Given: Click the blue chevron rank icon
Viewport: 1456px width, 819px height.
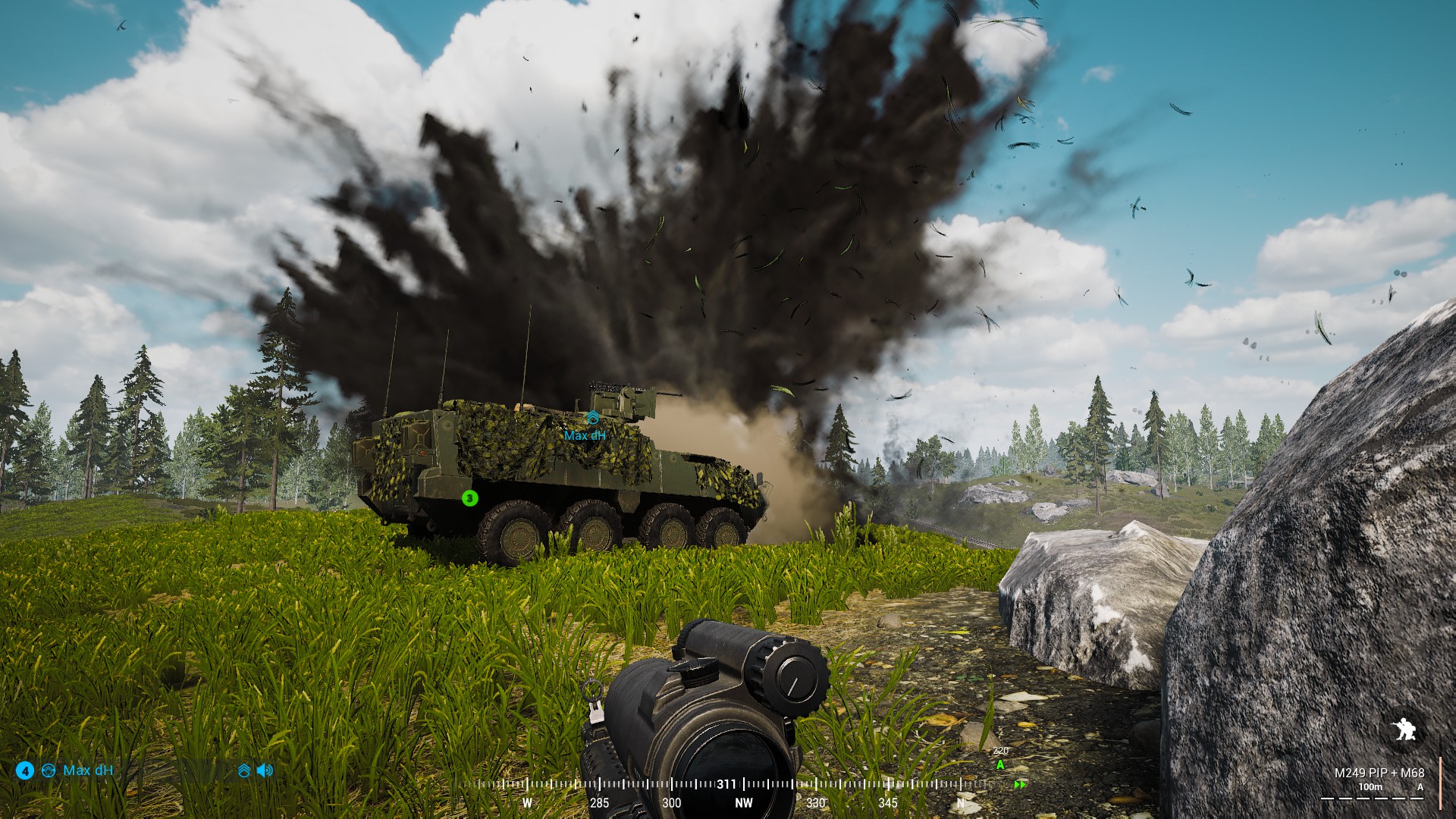Looking at the screenshot, I should tap(244, 770).
